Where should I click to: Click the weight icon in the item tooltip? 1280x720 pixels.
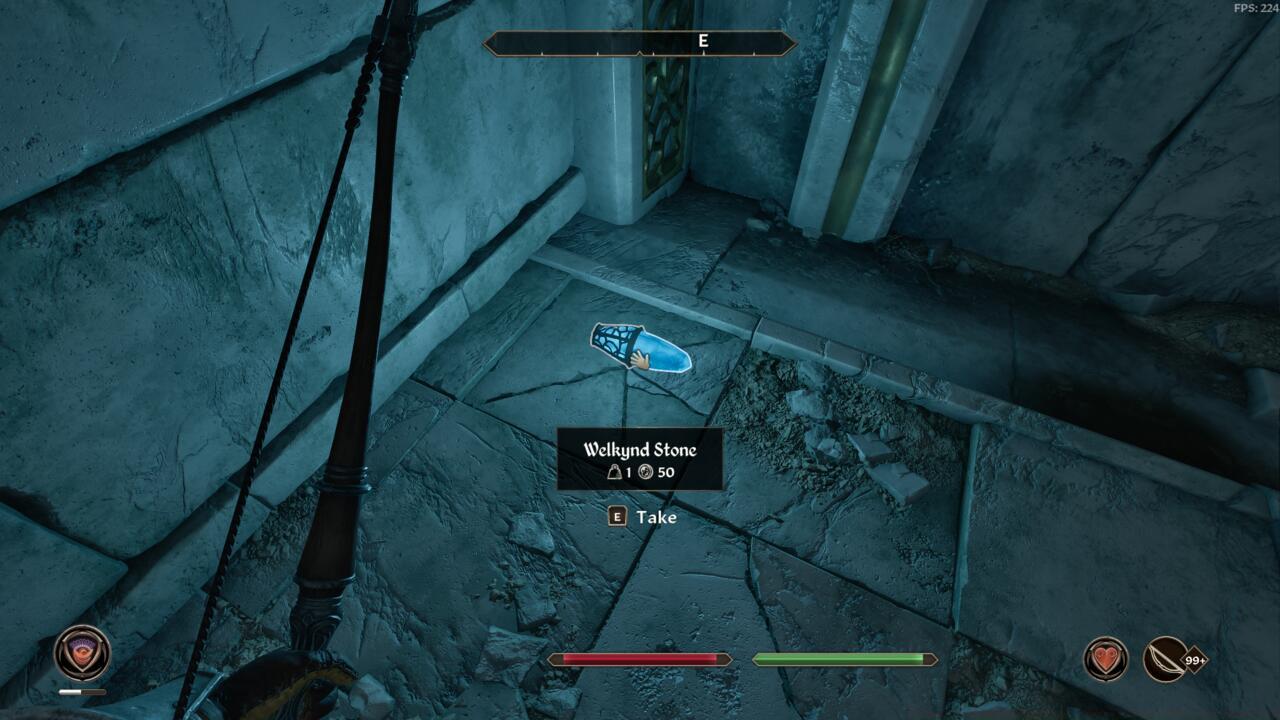614,472
